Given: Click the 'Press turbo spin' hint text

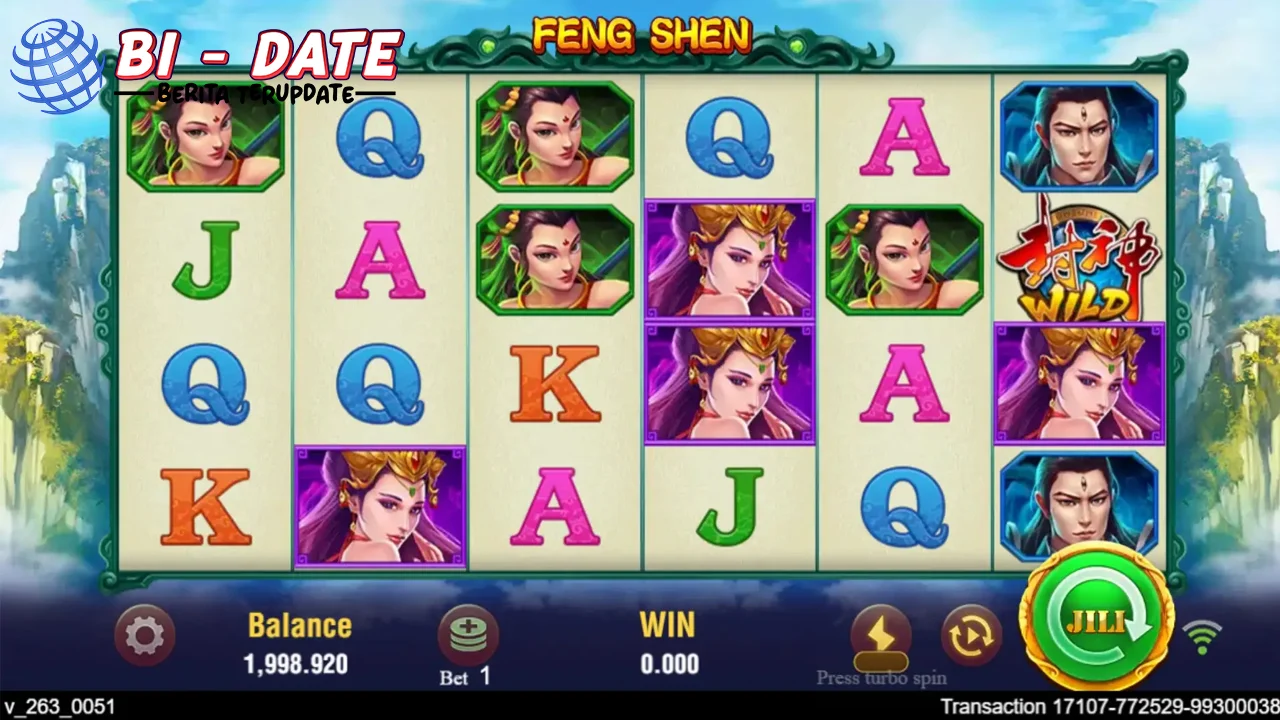Looking at the screenshot, I should [x=879, y=677].
